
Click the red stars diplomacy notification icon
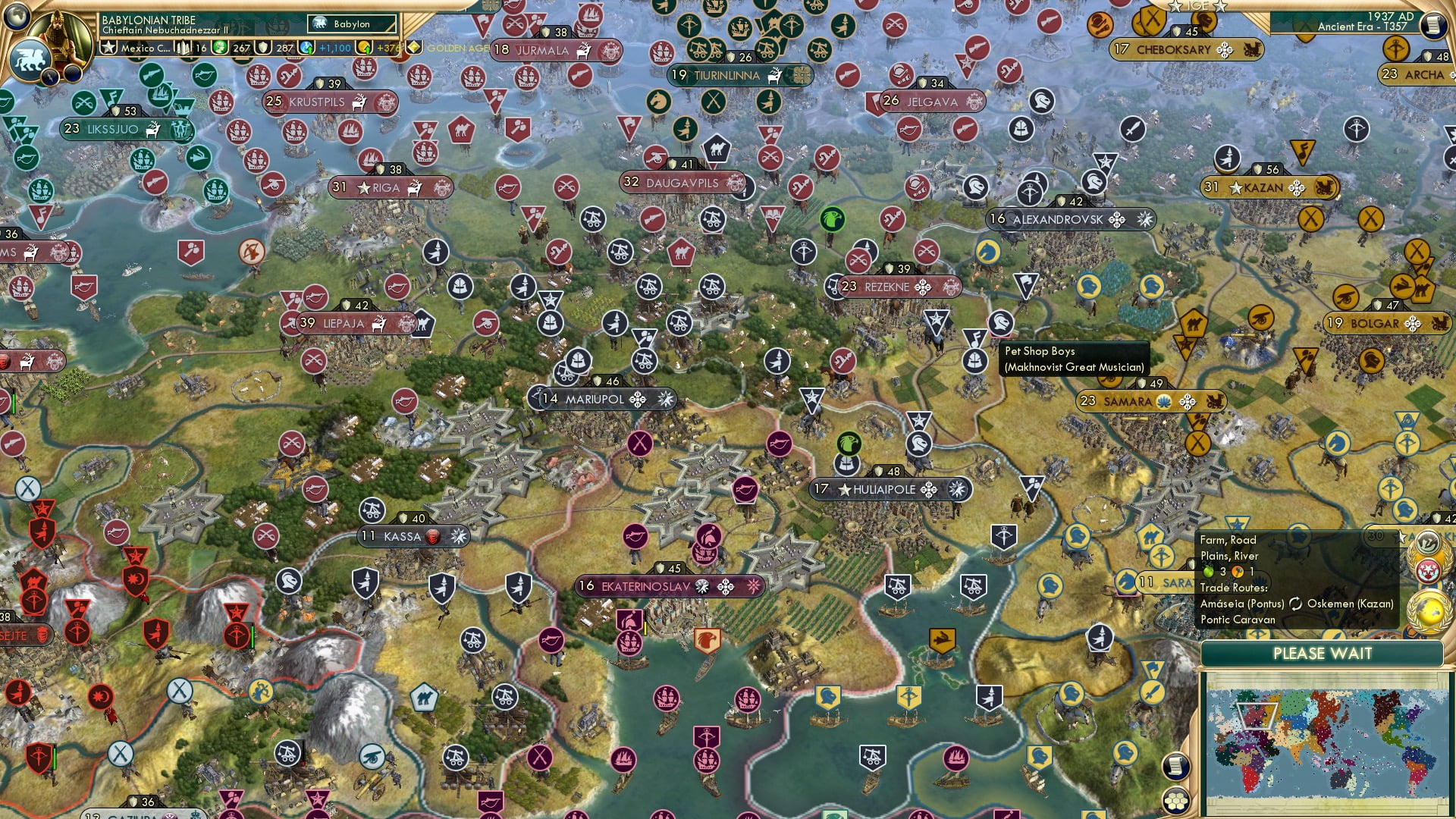click(x=1429, y=570)
